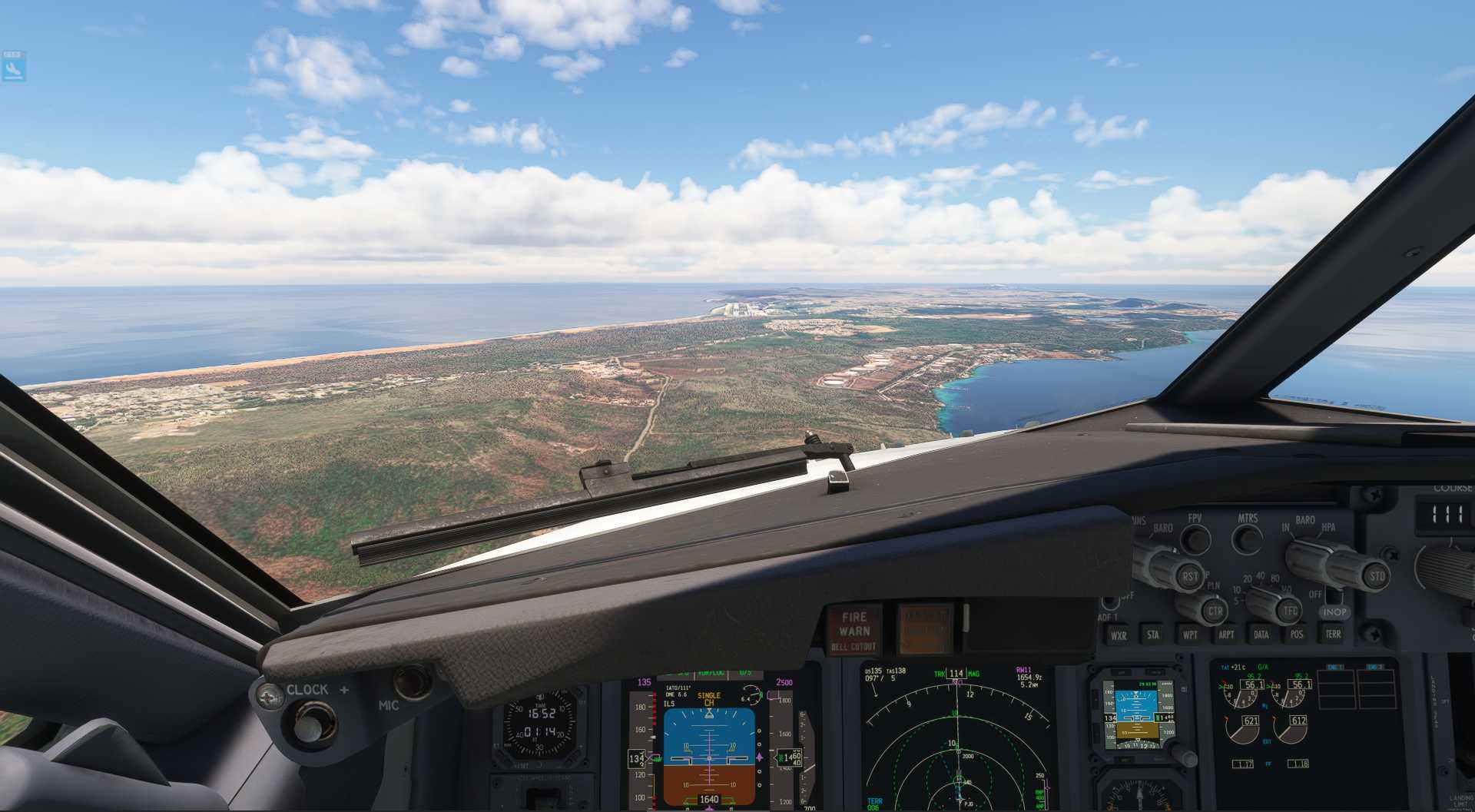Push the MTRS meters button

1247,539
